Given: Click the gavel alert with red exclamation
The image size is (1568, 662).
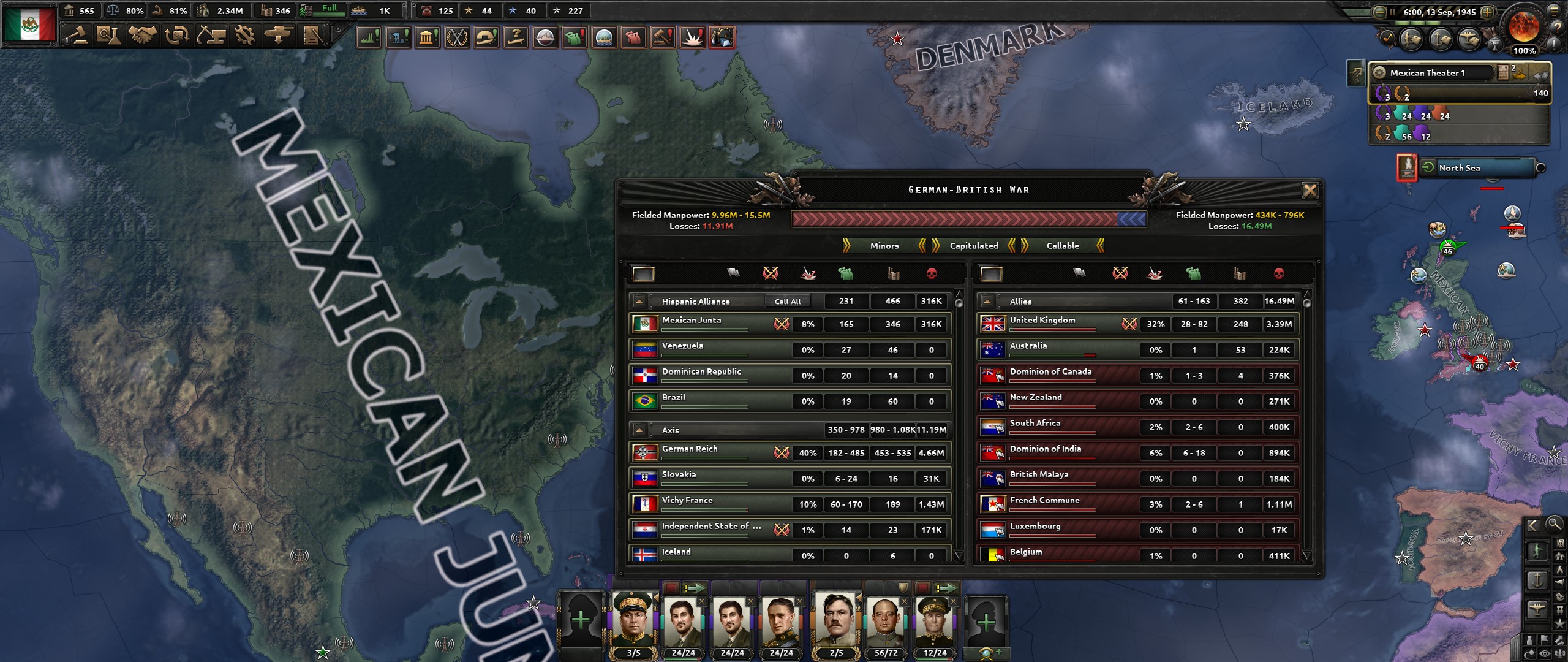Looking at the screenshot, I should click(662, 37).
